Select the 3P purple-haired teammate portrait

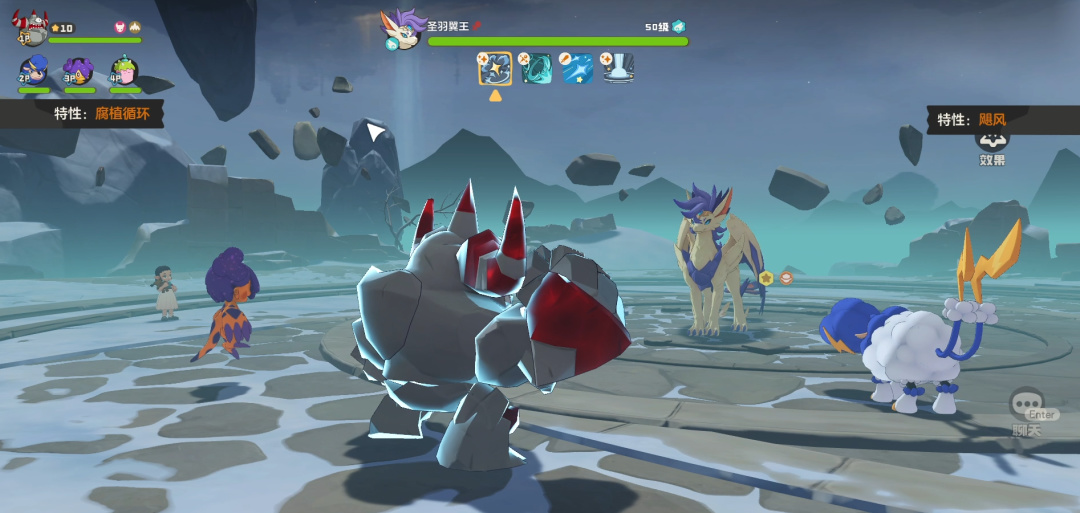(x=79, y=71)
